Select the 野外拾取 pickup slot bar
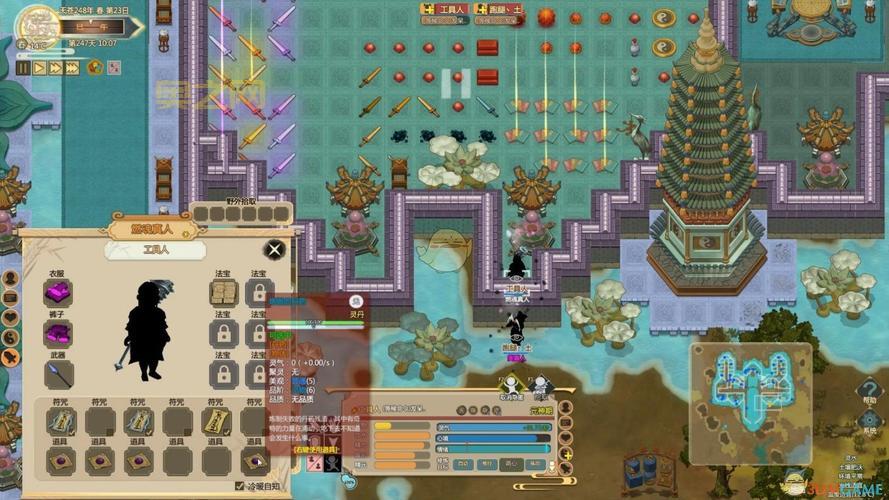Viewport: 889px width, 500px height. [242, 214]
